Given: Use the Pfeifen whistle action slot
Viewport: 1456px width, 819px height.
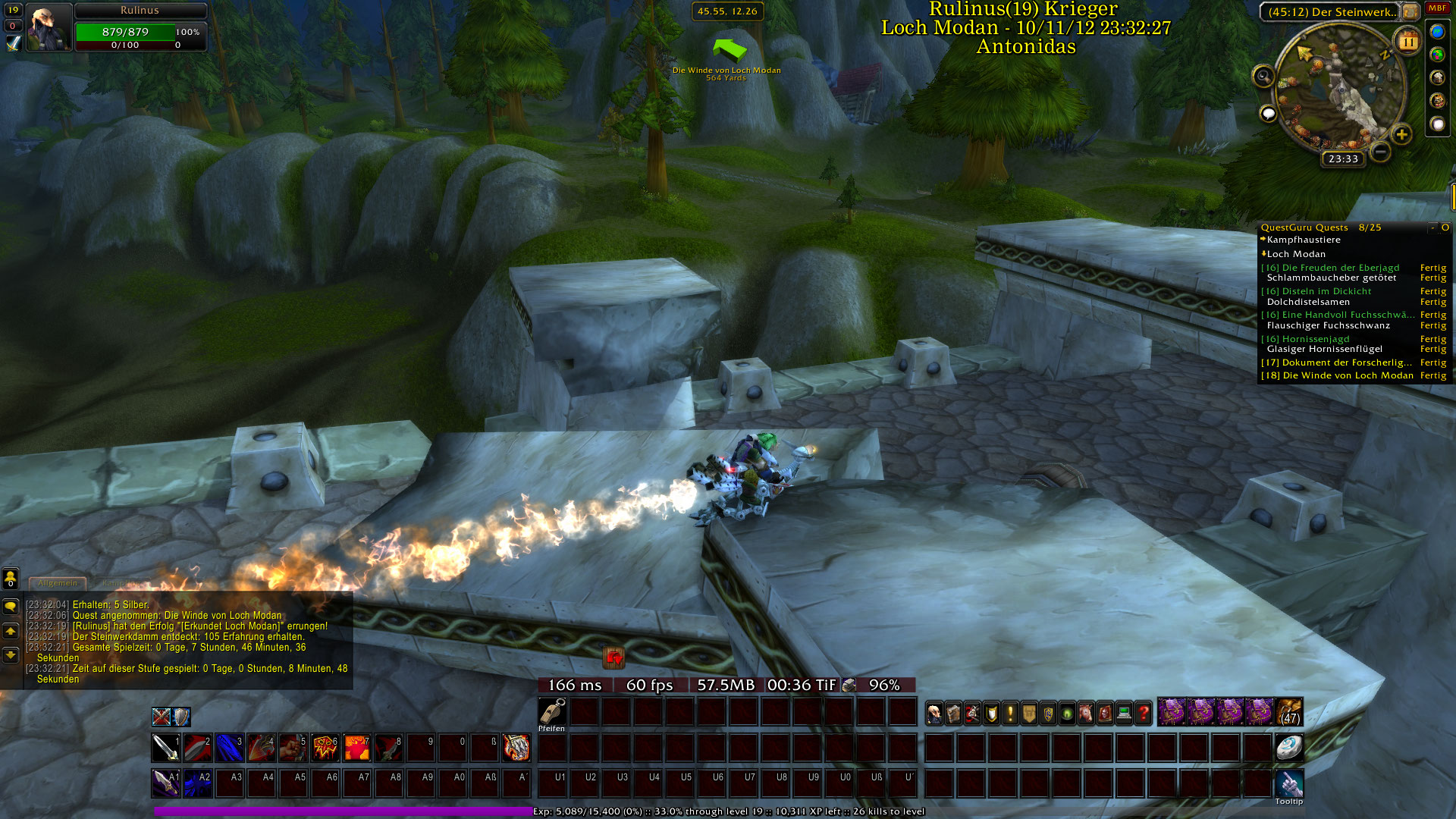Looking at the screenshot, I should 552,712.
